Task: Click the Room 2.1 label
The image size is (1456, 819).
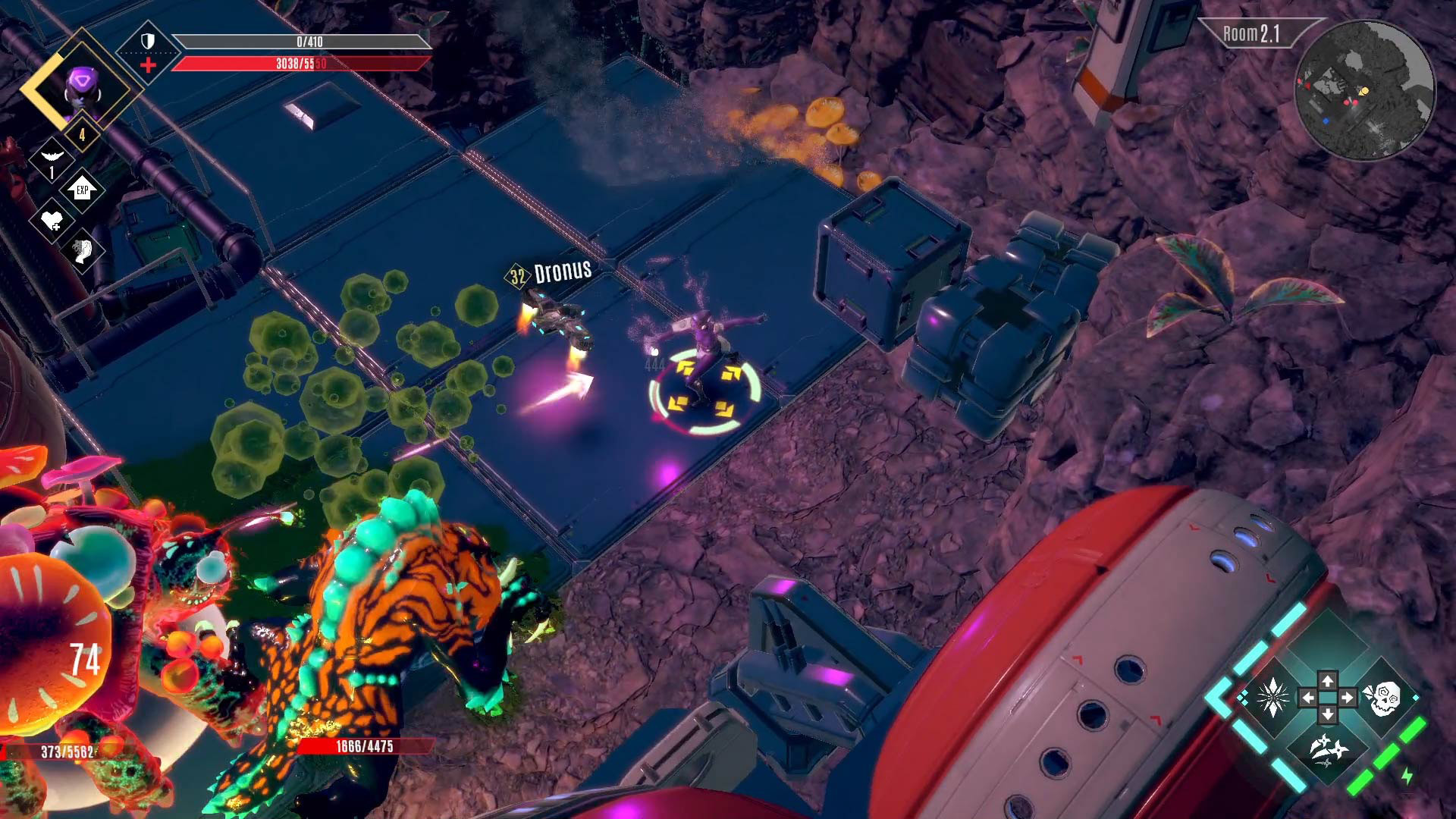Action: click(1250, 34)
